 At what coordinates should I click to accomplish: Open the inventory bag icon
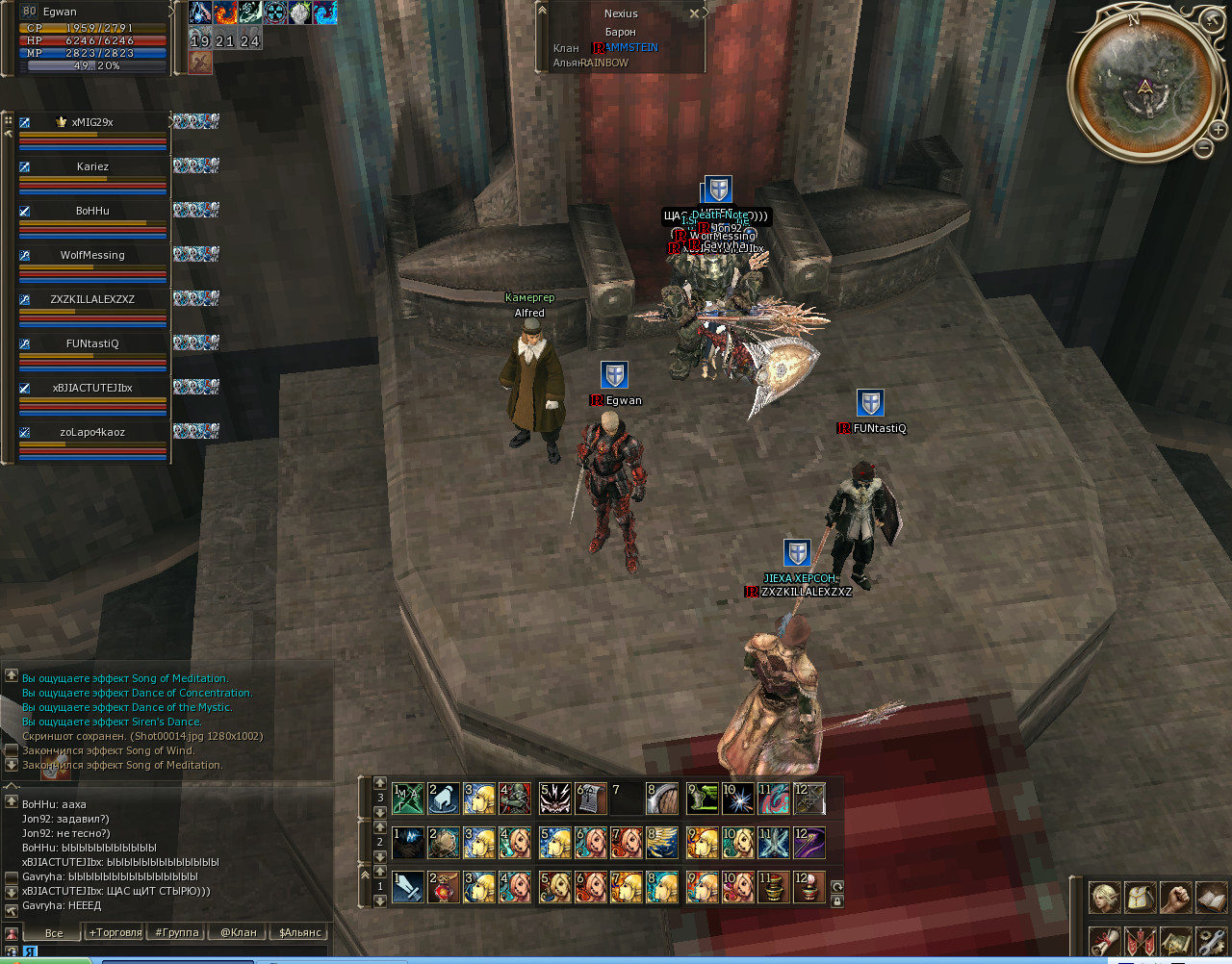tap(1140, 898)
